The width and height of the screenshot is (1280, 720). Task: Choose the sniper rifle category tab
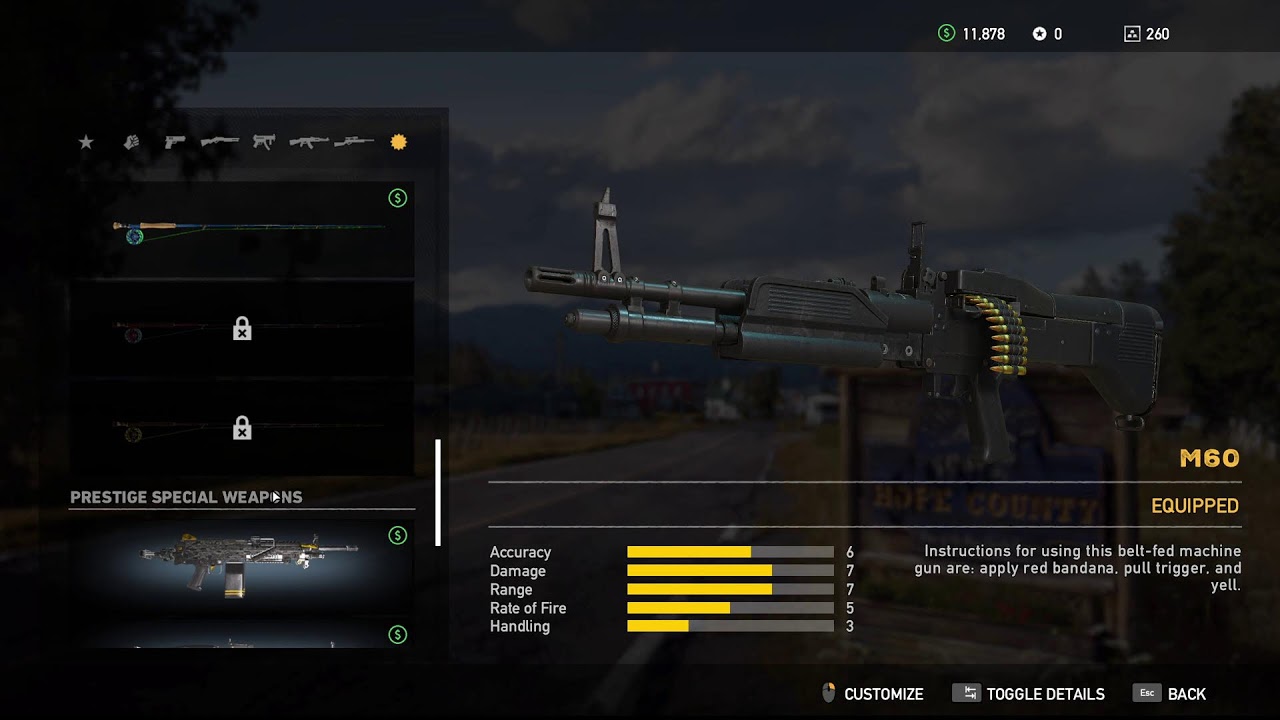pyautogui.click(x=353, y=143)
